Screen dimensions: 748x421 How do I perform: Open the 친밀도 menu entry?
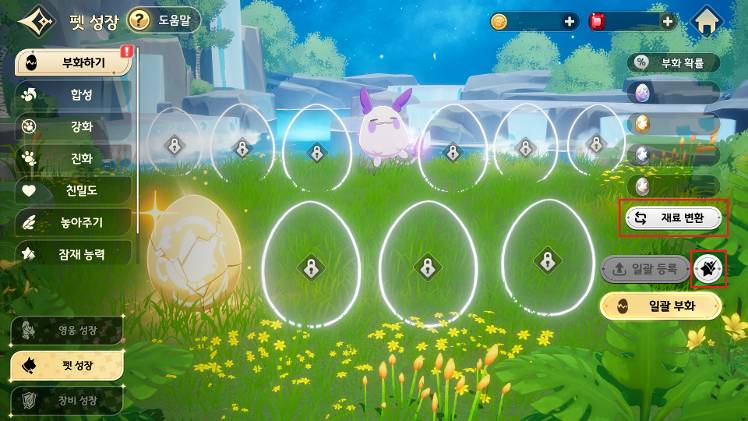coord(72,189)
